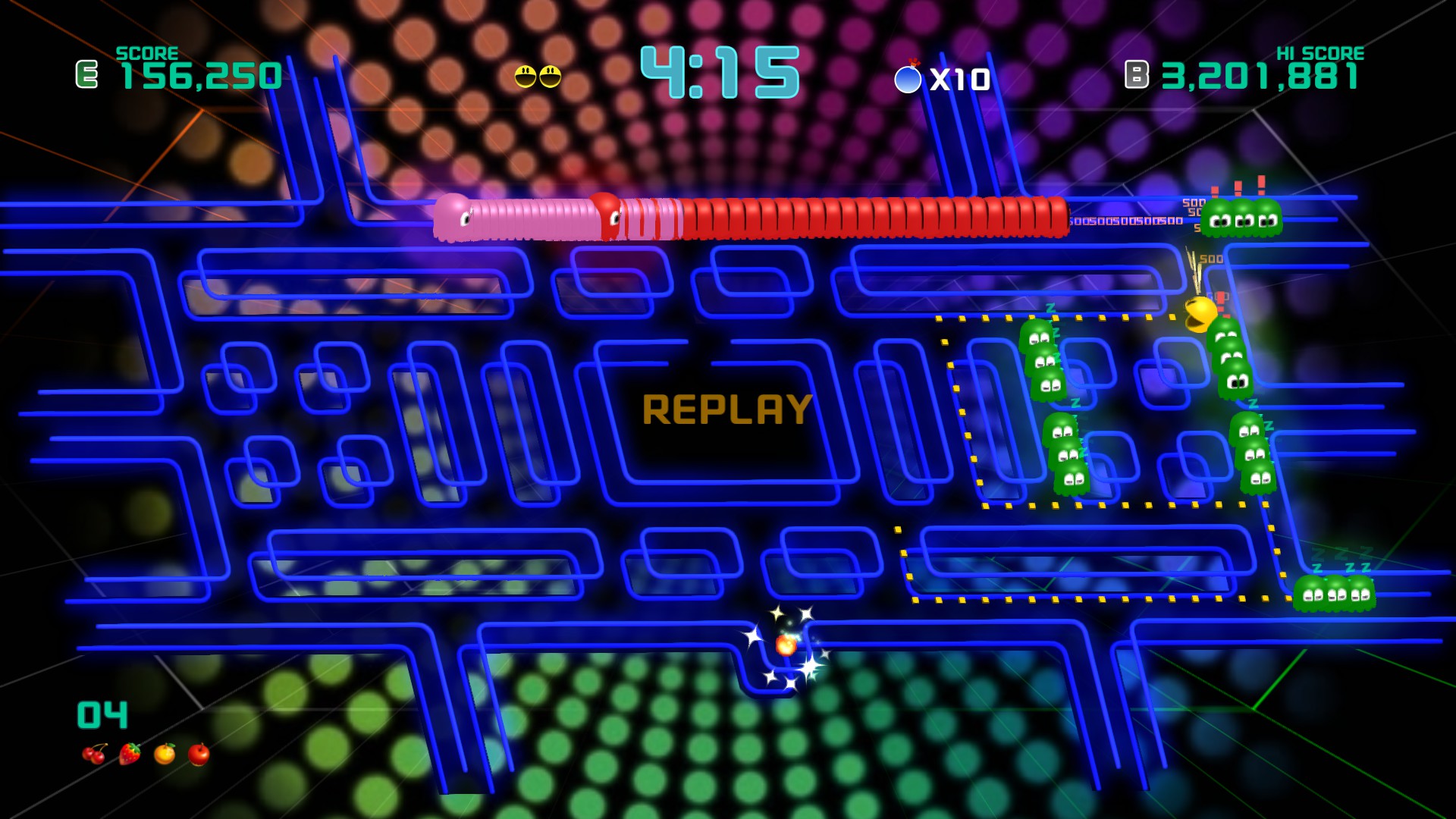Click the B badge beside the hi-score
1456x819 pixels.
click(1135, 74)
